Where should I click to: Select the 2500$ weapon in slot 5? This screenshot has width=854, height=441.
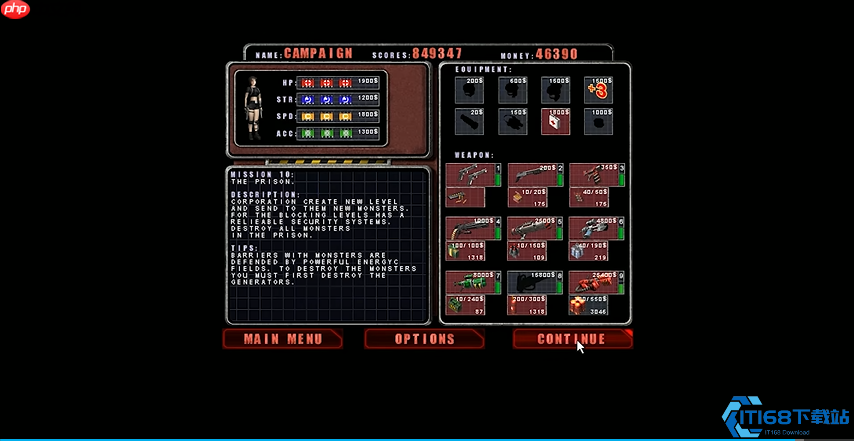tap(534, 228)
